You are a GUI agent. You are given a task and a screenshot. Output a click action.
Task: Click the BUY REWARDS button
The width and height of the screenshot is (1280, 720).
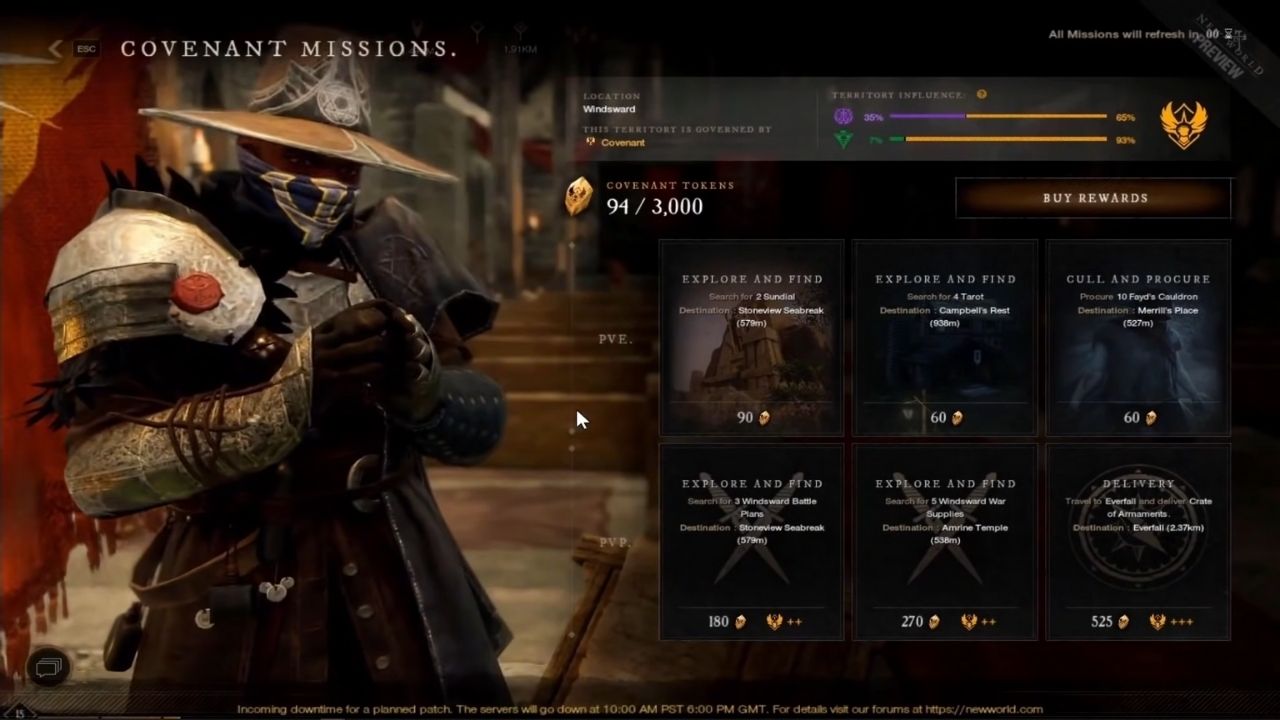[x=1093, y=198]
